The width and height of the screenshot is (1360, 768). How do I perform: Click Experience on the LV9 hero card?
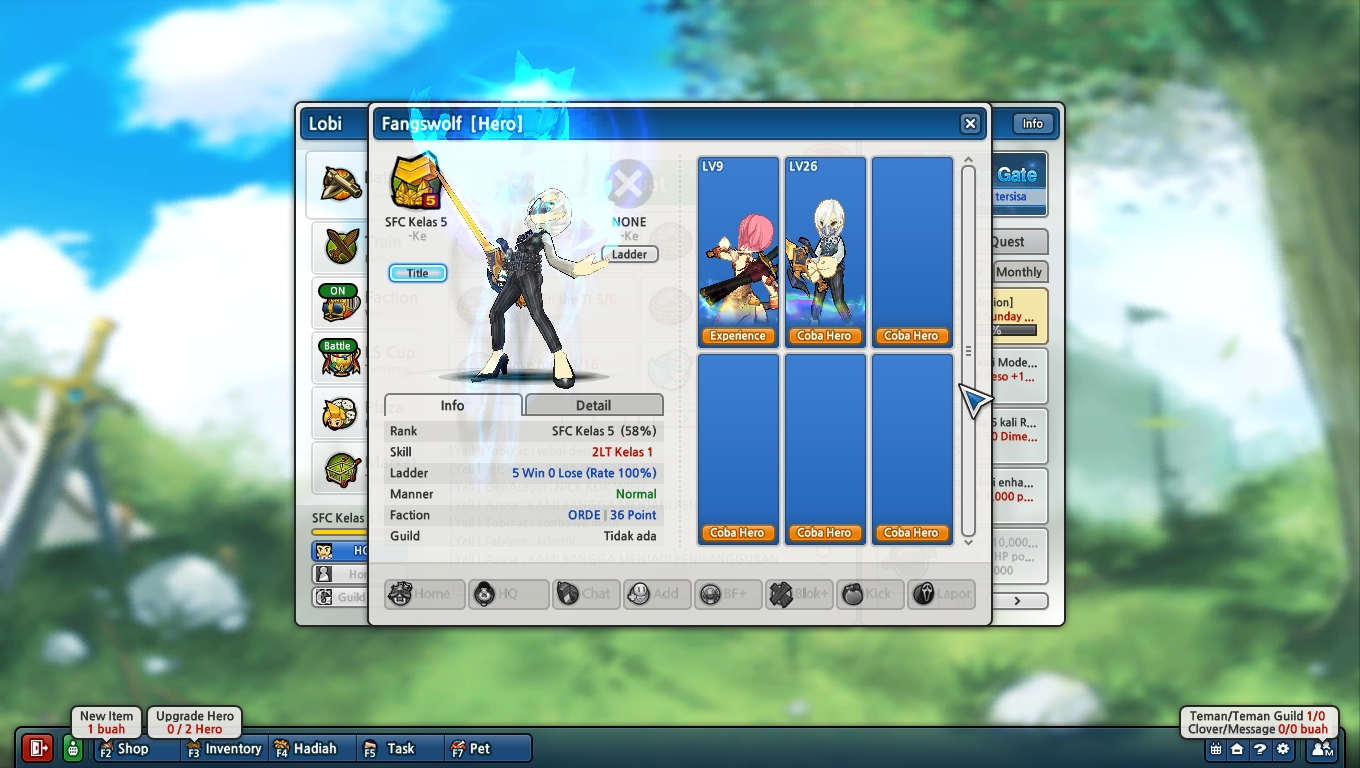tap(738, 336)
